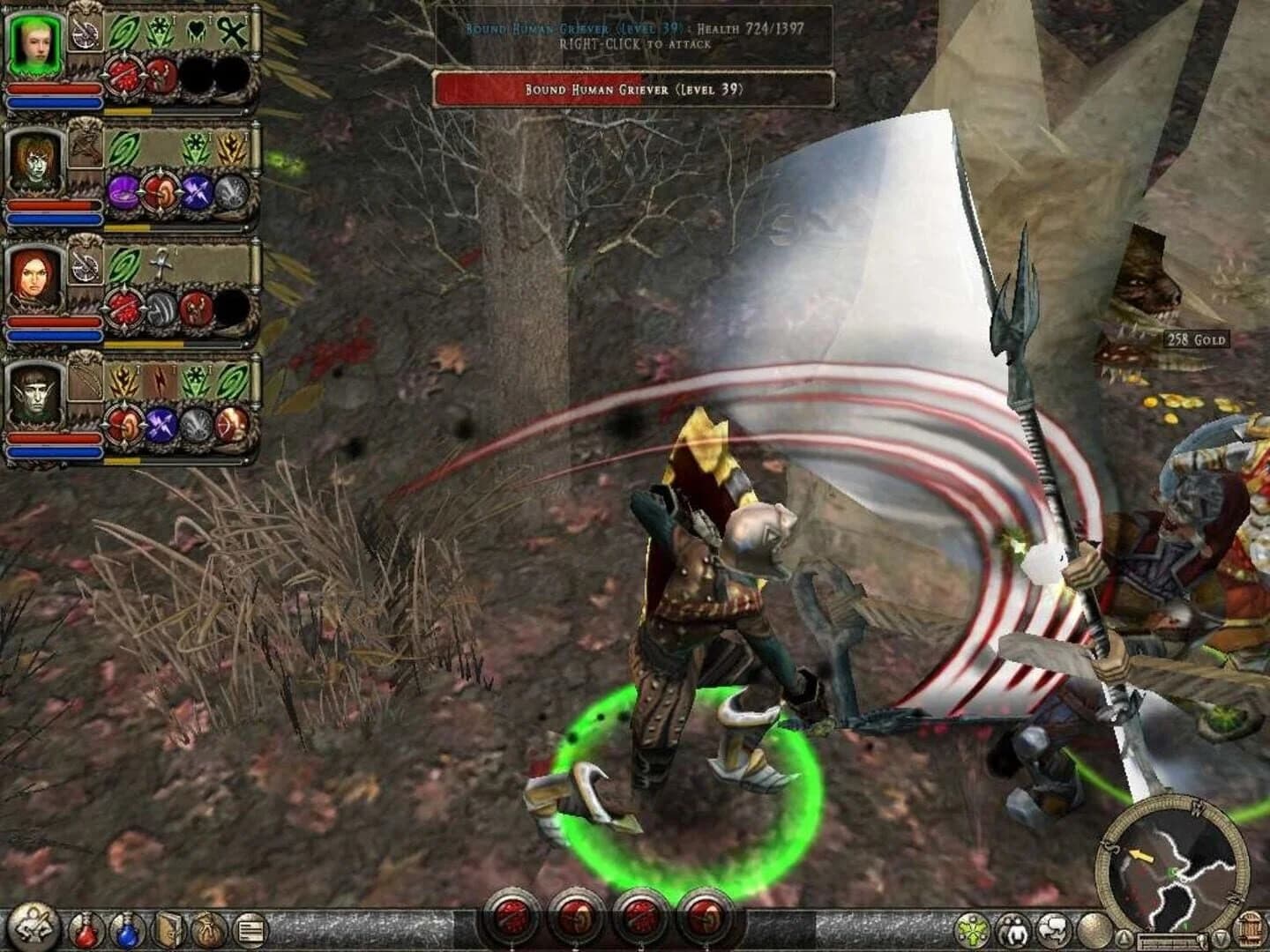Image resolution: width=1270 pixels, height=952 pixels.
Task: Expand the fourth party member's bow slot
Action: click(x=84, y=386)
